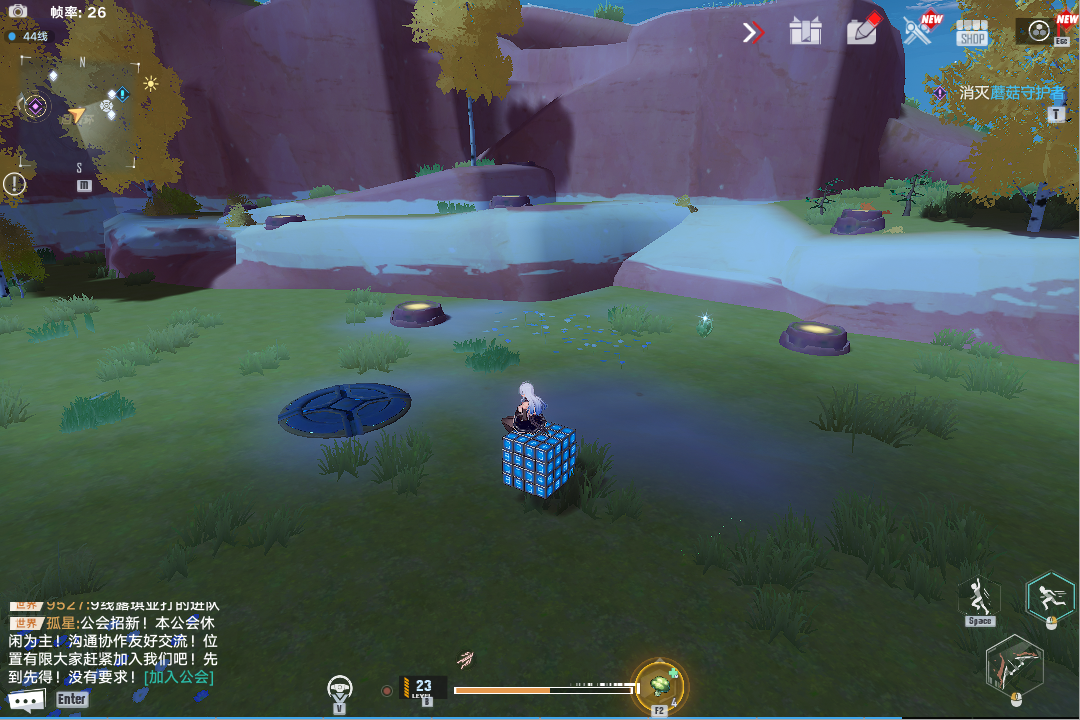Use the green food item quick slot
The height and width of the screenshot is (720, 1080).
tap(660, 685)
